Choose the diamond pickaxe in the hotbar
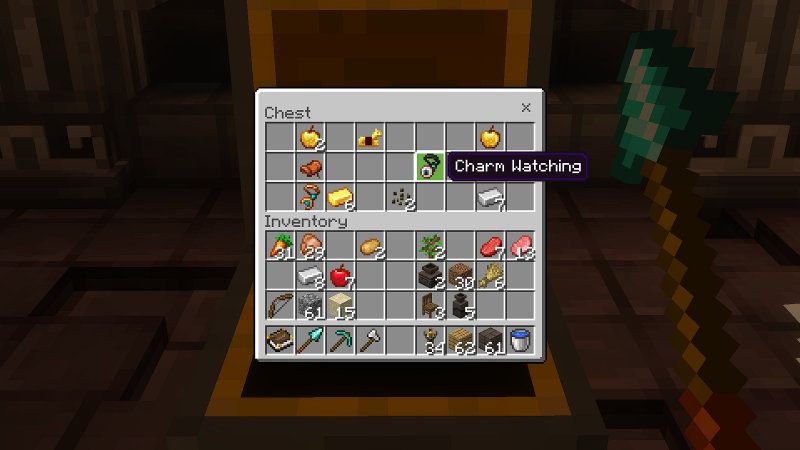Image resolution: width=800 pixels, height=450 pixels. [x=340, y=341]
